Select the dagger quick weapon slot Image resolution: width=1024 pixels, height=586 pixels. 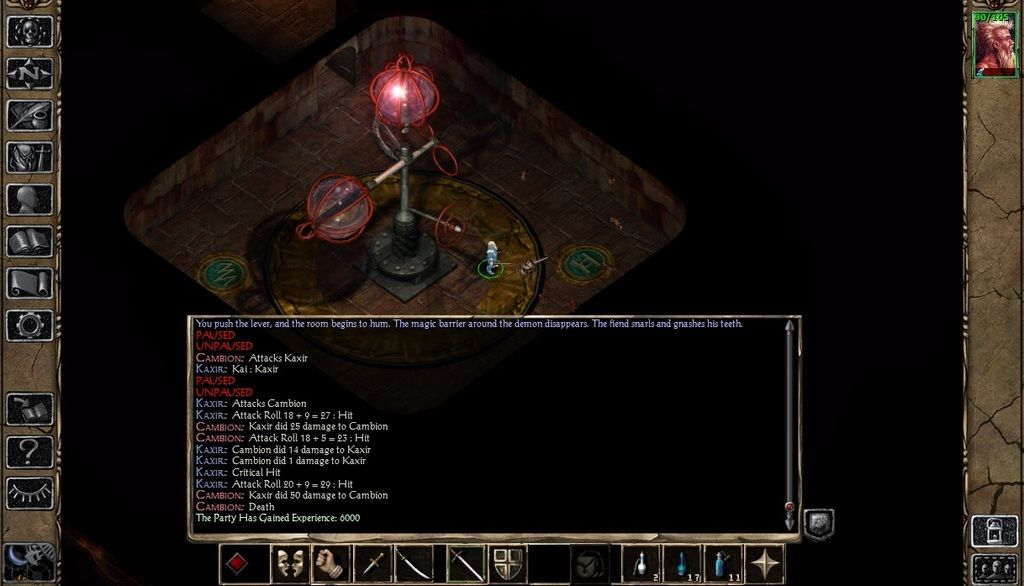point(372,564)
